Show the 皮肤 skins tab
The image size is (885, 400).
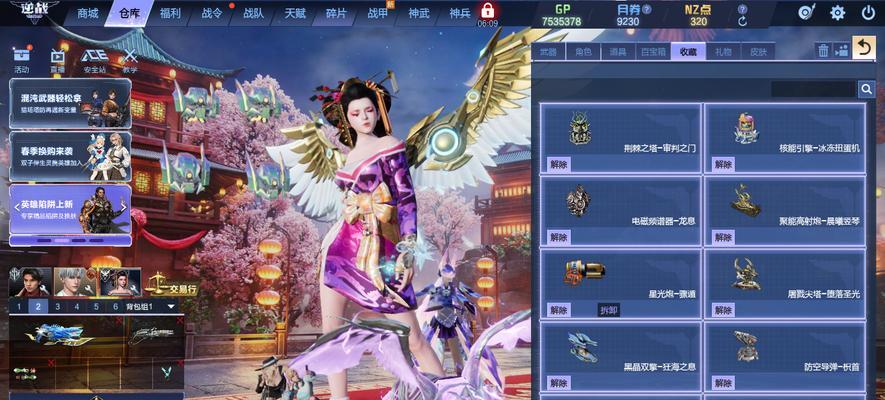[759, 51]
